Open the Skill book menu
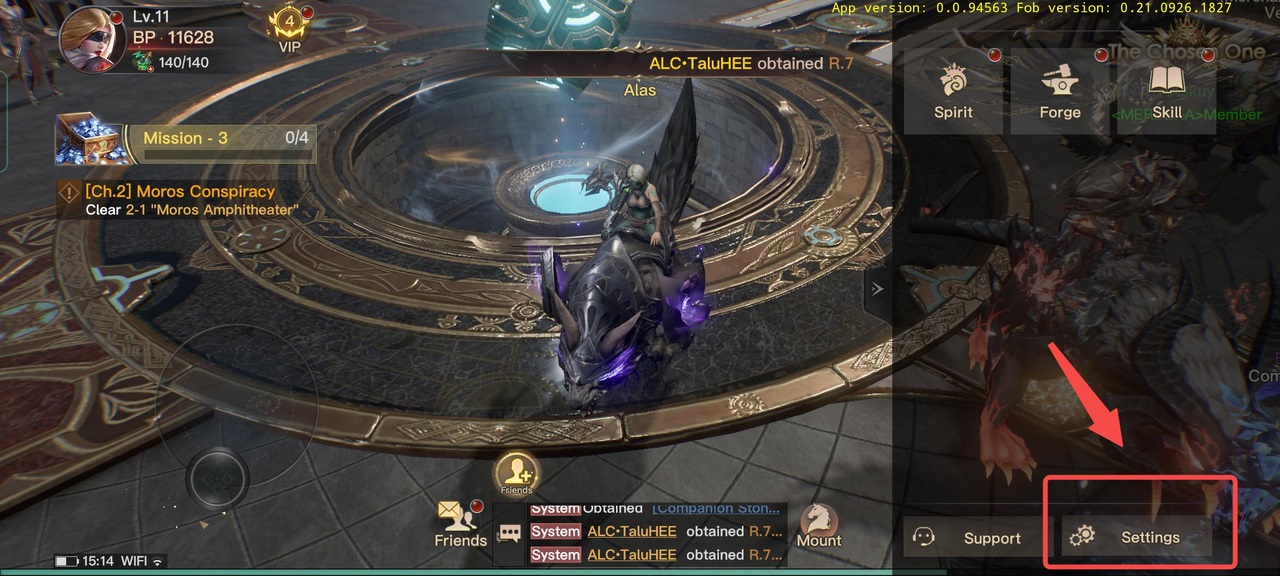This screenshot has height=576, width=1280. (x=1166, y=92)
